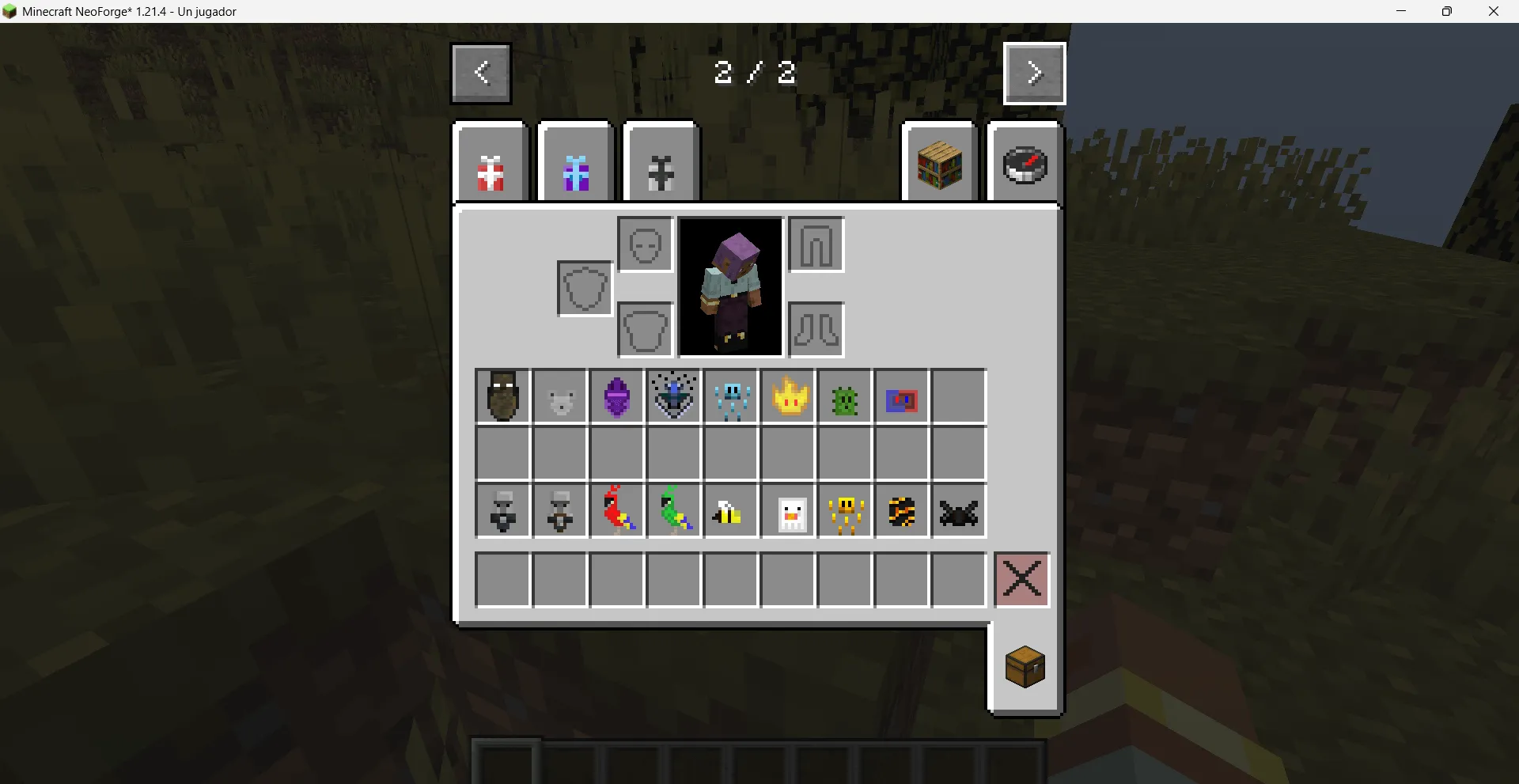Toggle the player helmet slot
Screen dimensions: 1519x784
pos(644,244)
